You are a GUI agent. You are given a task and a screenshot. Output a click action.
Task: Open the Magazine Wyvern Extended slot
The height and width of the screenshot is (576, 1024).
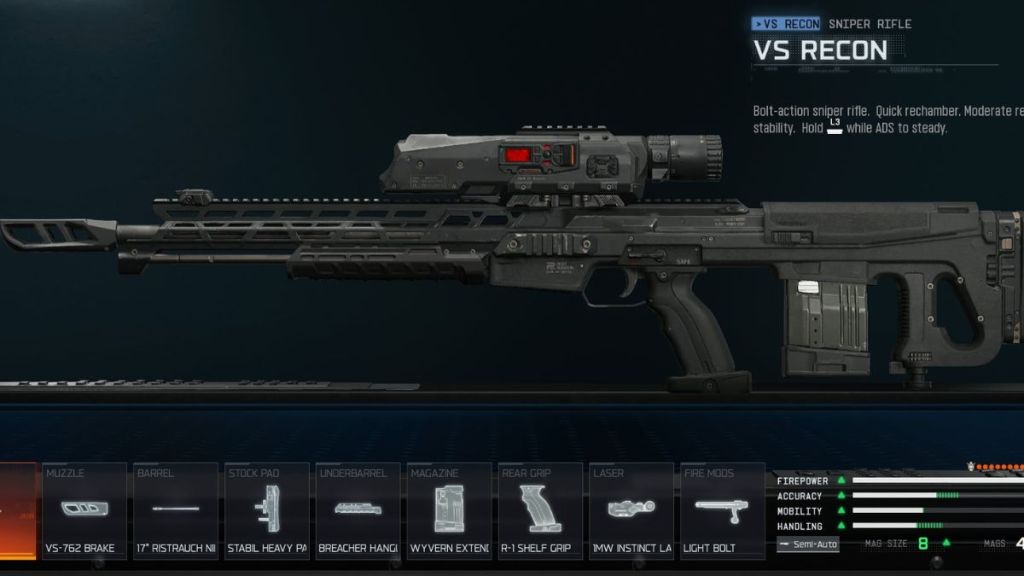coord(449,510)
